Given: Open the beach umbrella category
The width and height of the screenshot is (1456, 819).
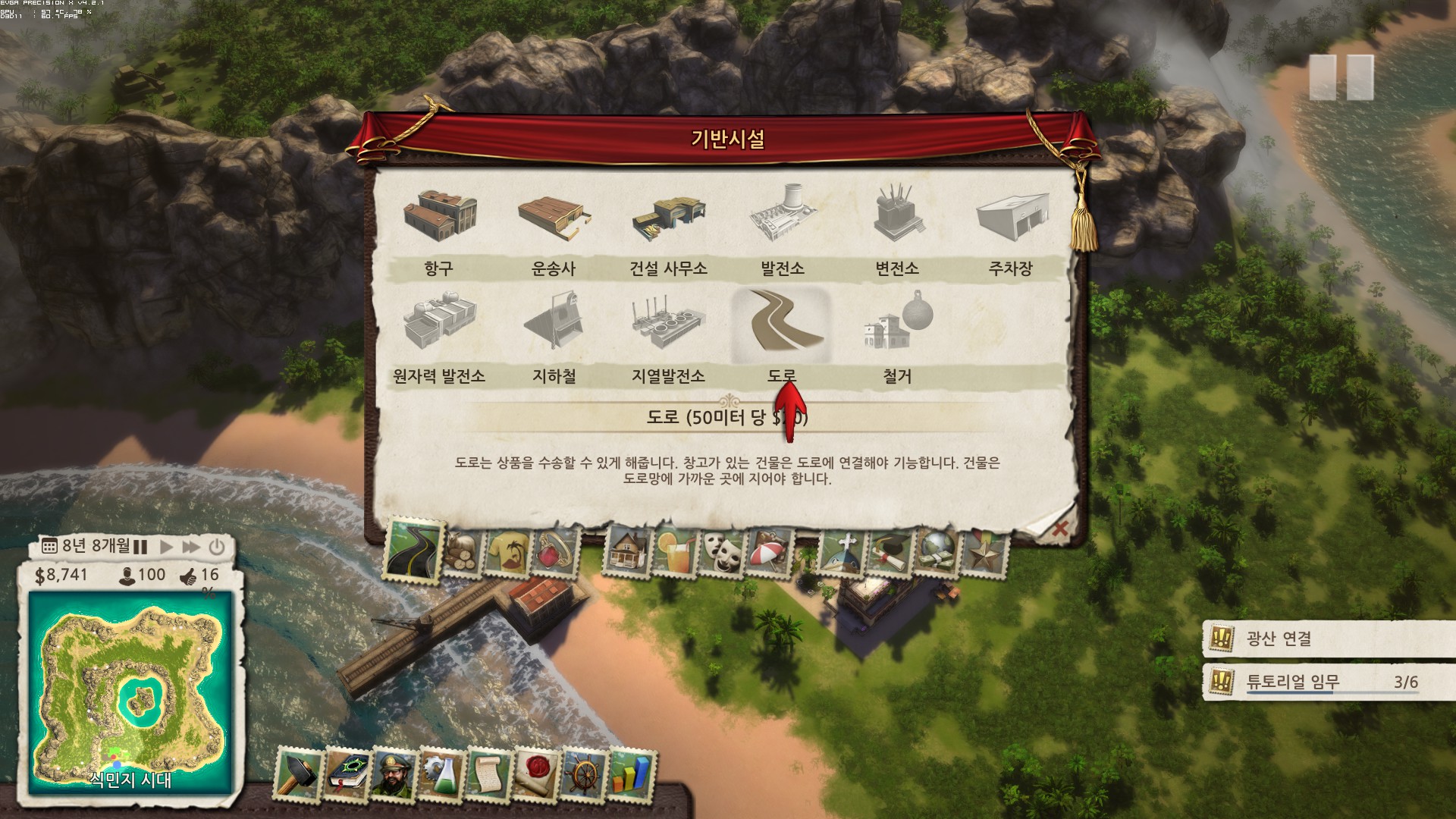Looking at the screenshot, I should pyautogui.click(x=770, y=551).
